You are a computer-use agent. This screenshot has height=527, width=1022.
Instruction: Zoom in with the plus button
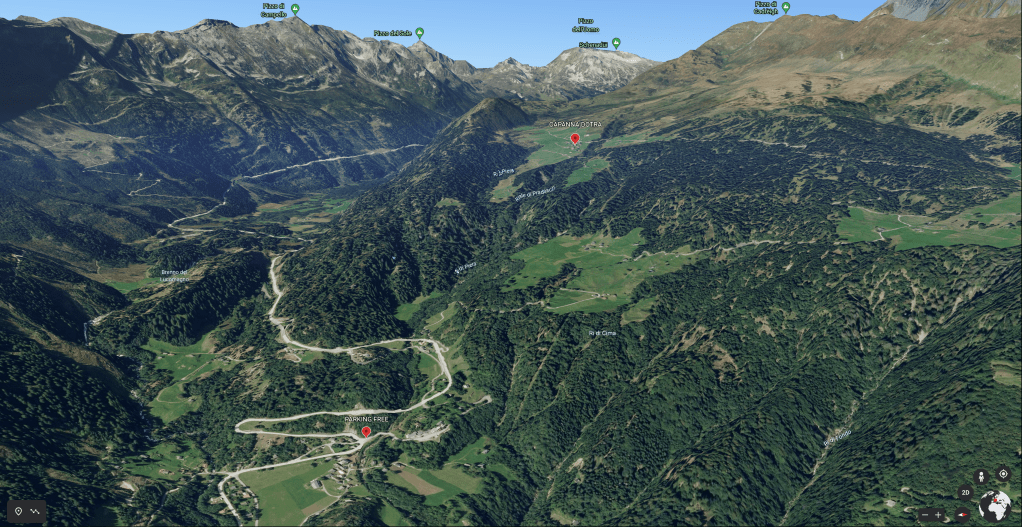pos(938,514)
